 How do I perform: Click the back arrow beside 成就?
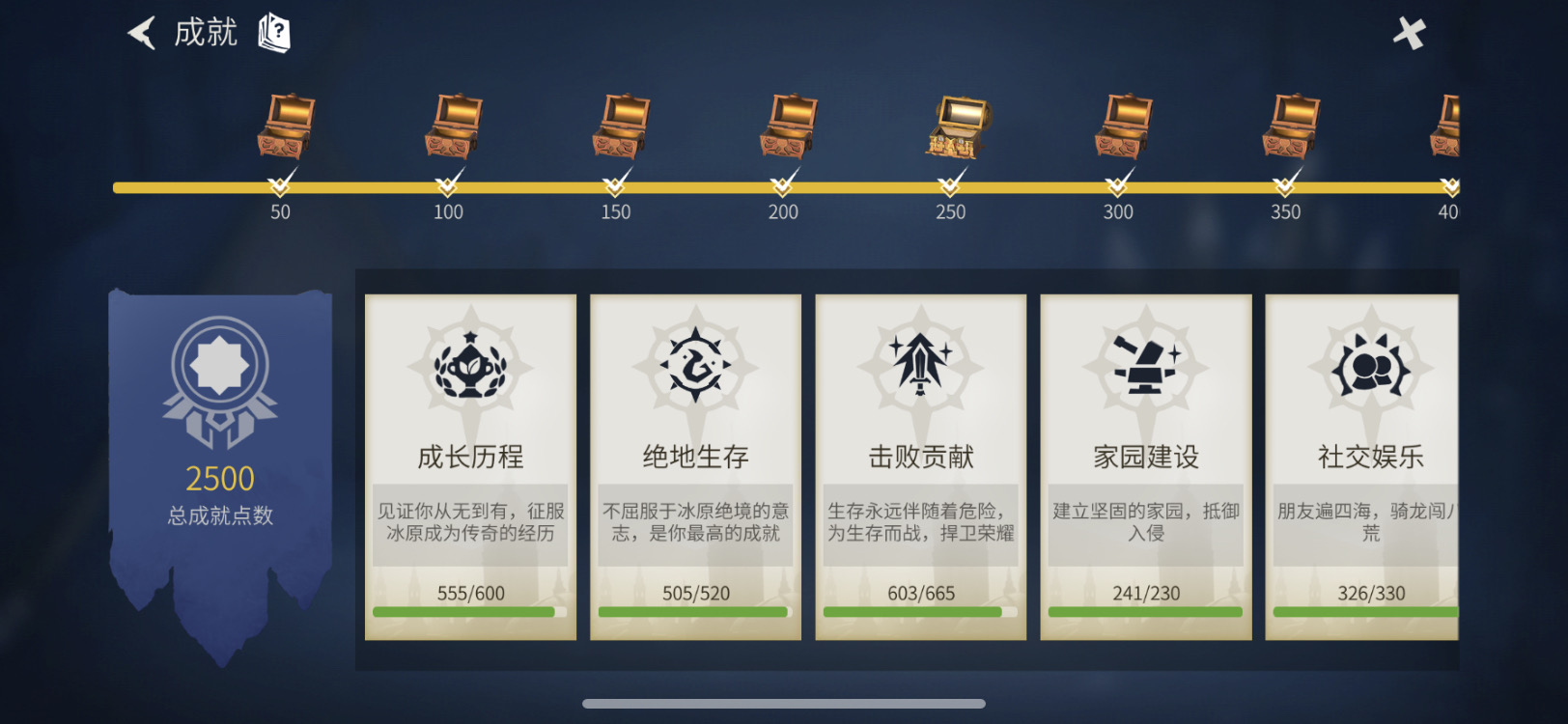[x=141, y=32]
